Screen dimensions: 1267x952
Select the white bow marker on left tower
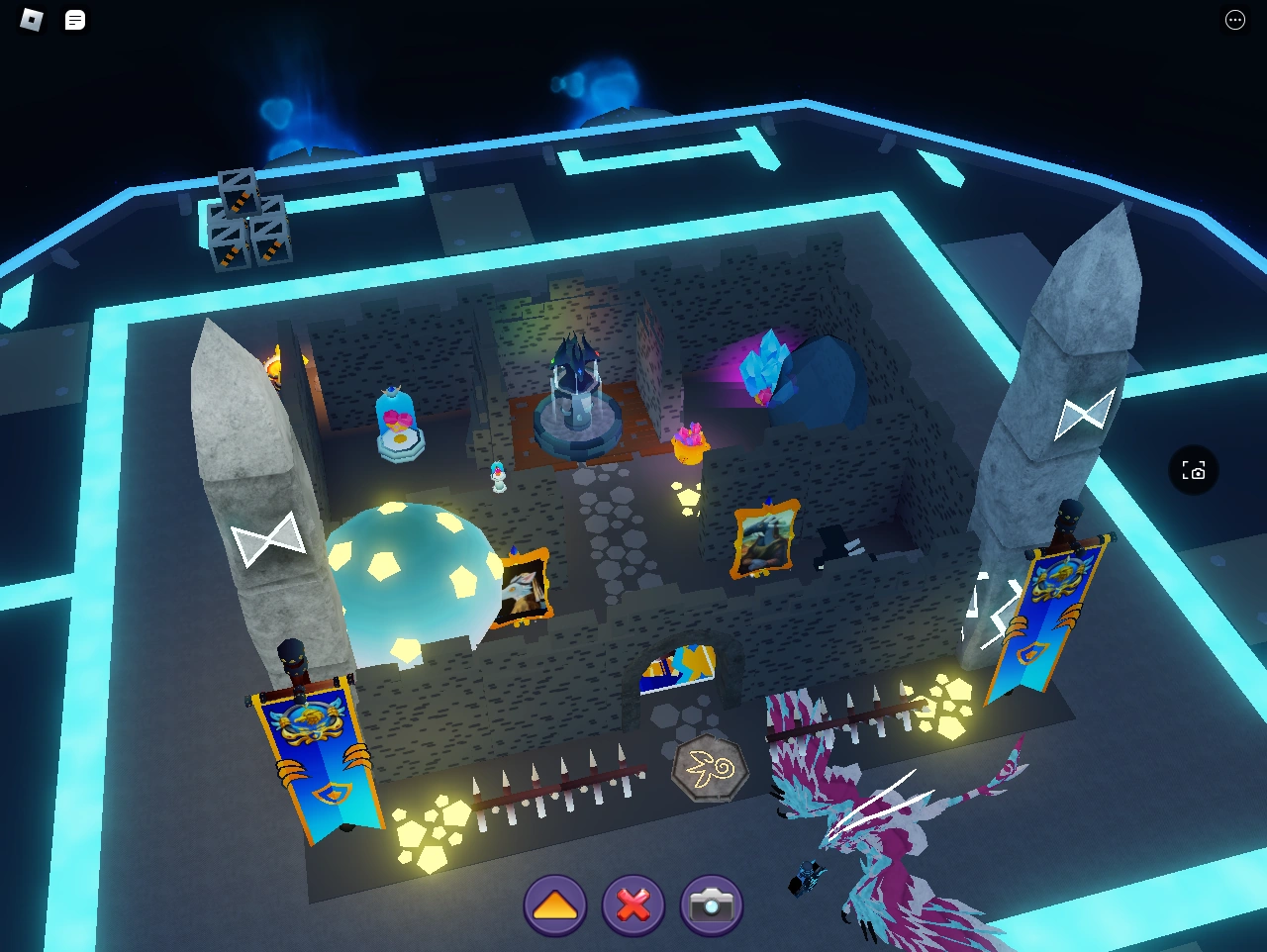point(269,536)
